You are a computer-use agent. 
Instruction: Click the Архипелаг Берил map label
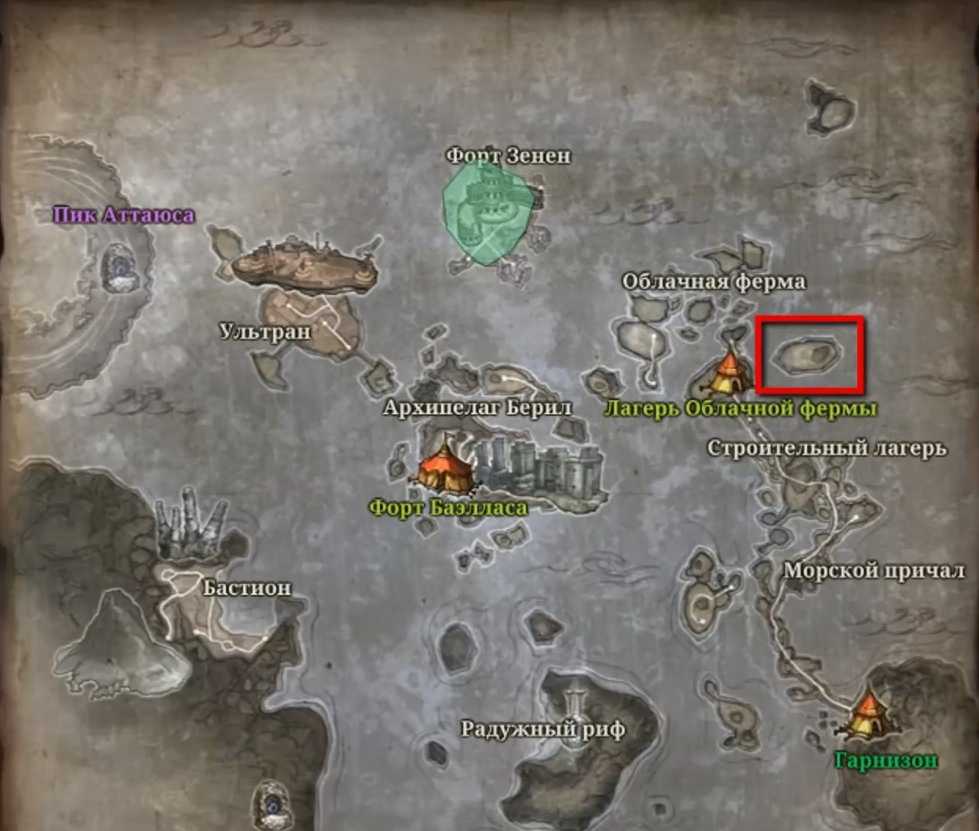477,408
